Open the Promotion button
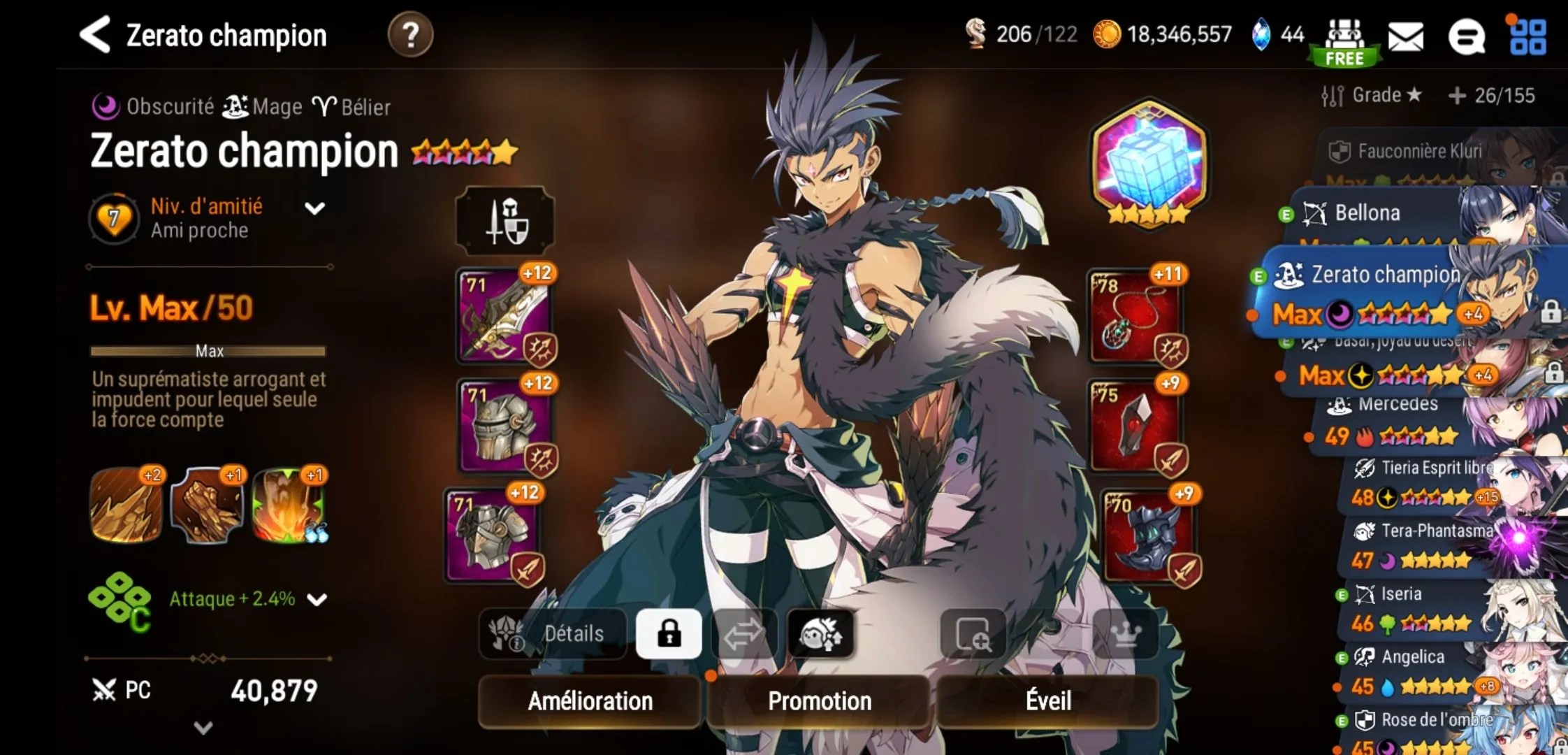This screenshot has height=755, width=1568. click(820, 700)
